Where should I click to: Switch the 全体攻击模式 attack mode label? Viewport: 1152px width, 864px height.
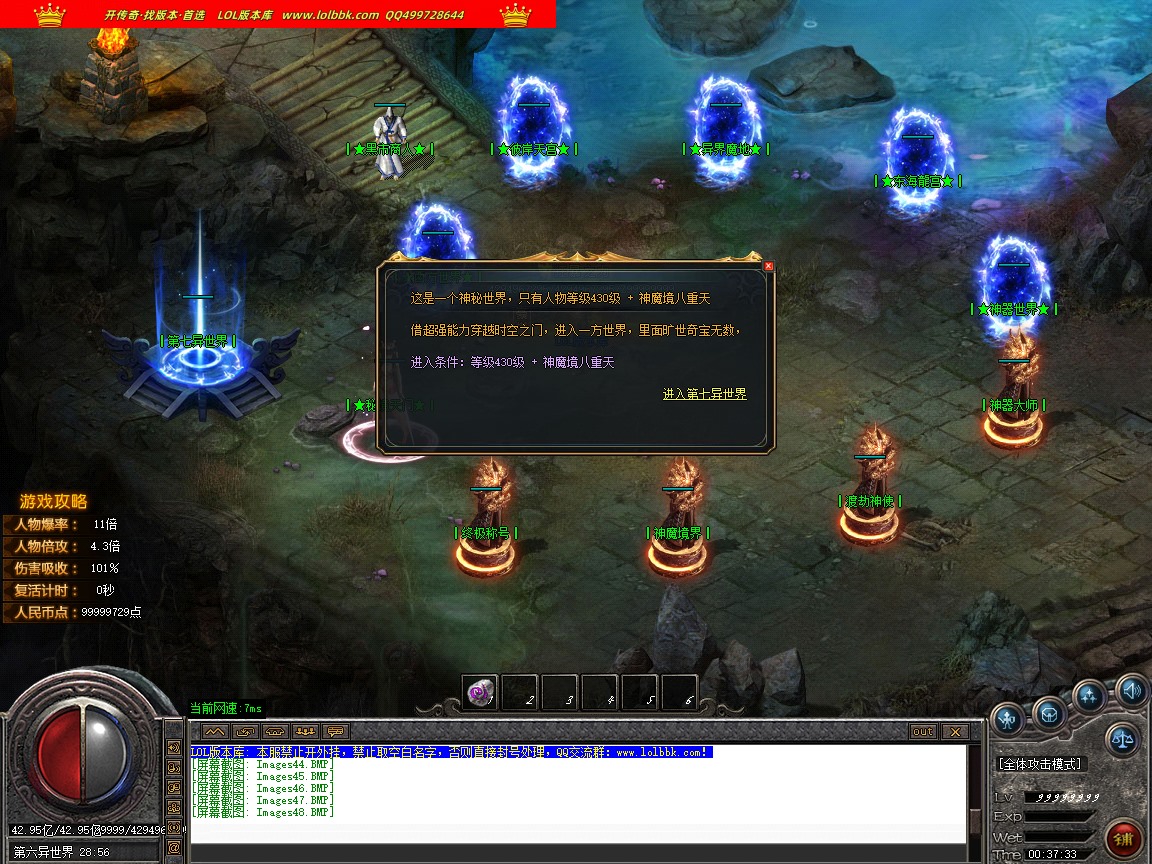(1040, 764)
